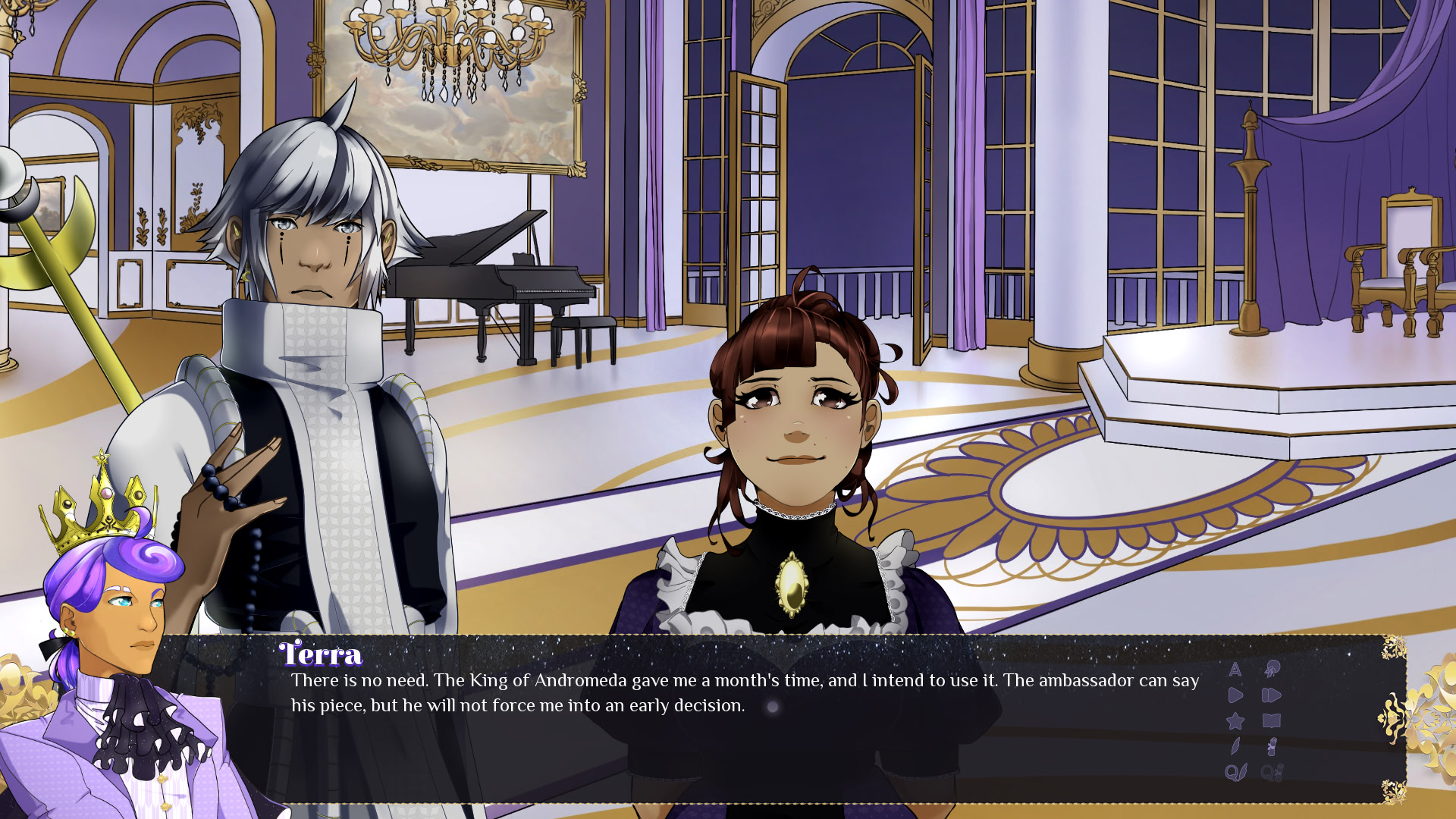Click the Q-with-feather icon
The image size is (1456, 819).
(x=1235, y=773)
